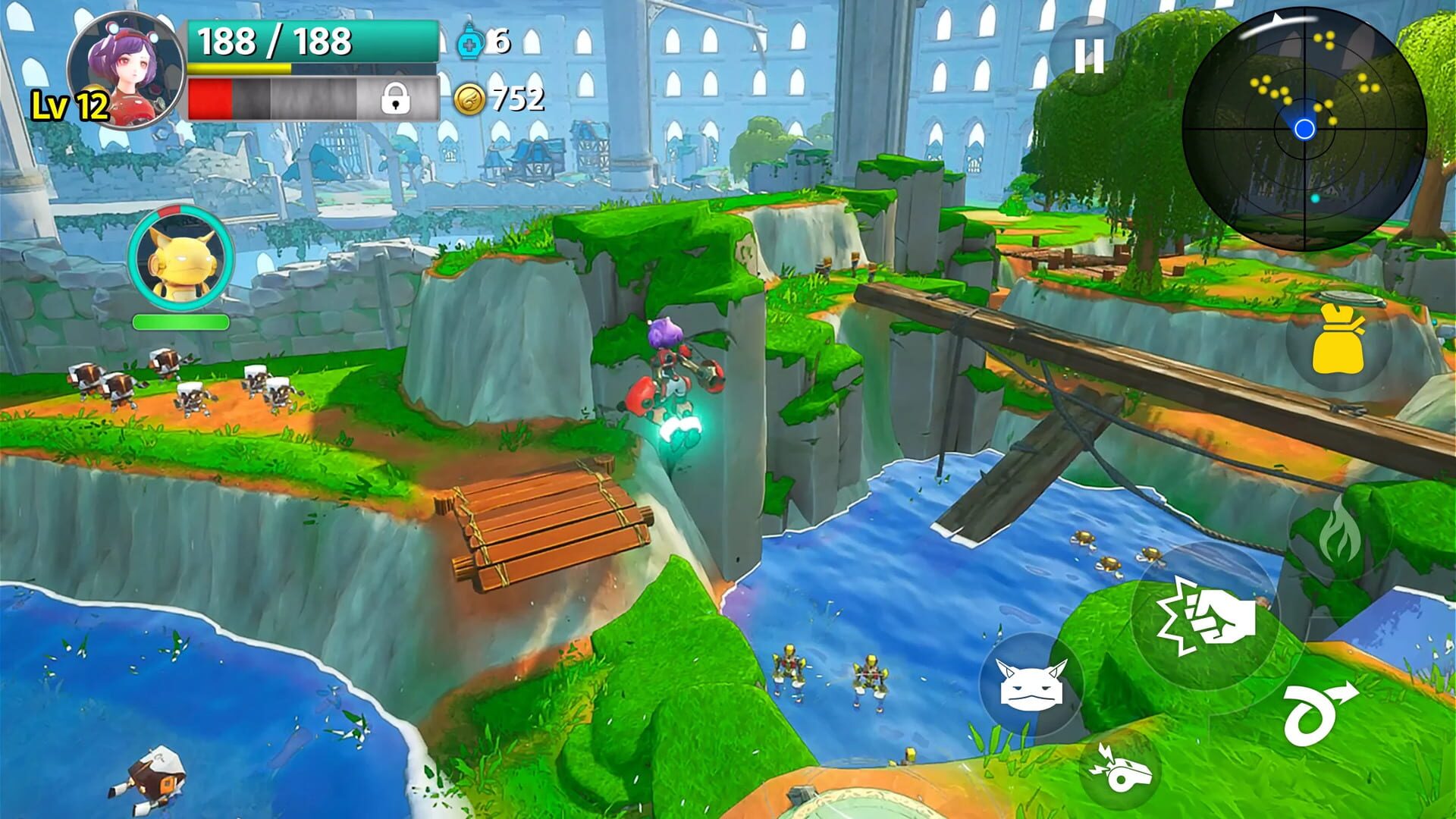Tap the lock icon on the locked bar
Screen dimensions: 1456x819
click(395, 99)
